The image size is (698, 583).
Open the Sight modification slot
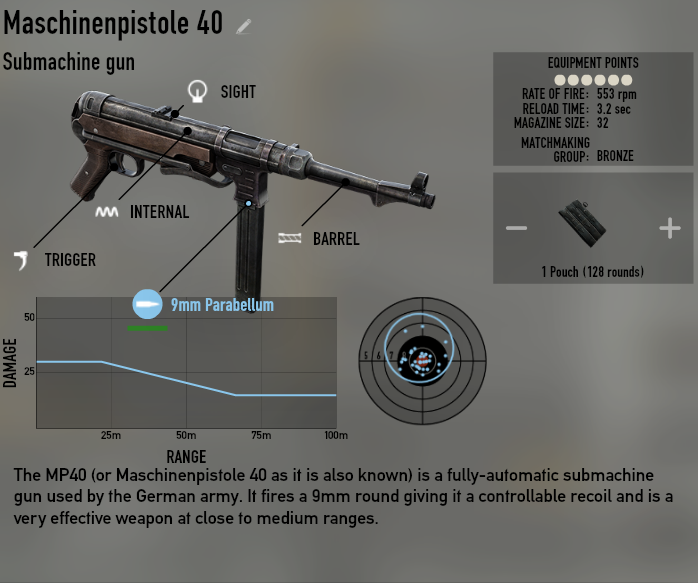[x=197, y=92]
